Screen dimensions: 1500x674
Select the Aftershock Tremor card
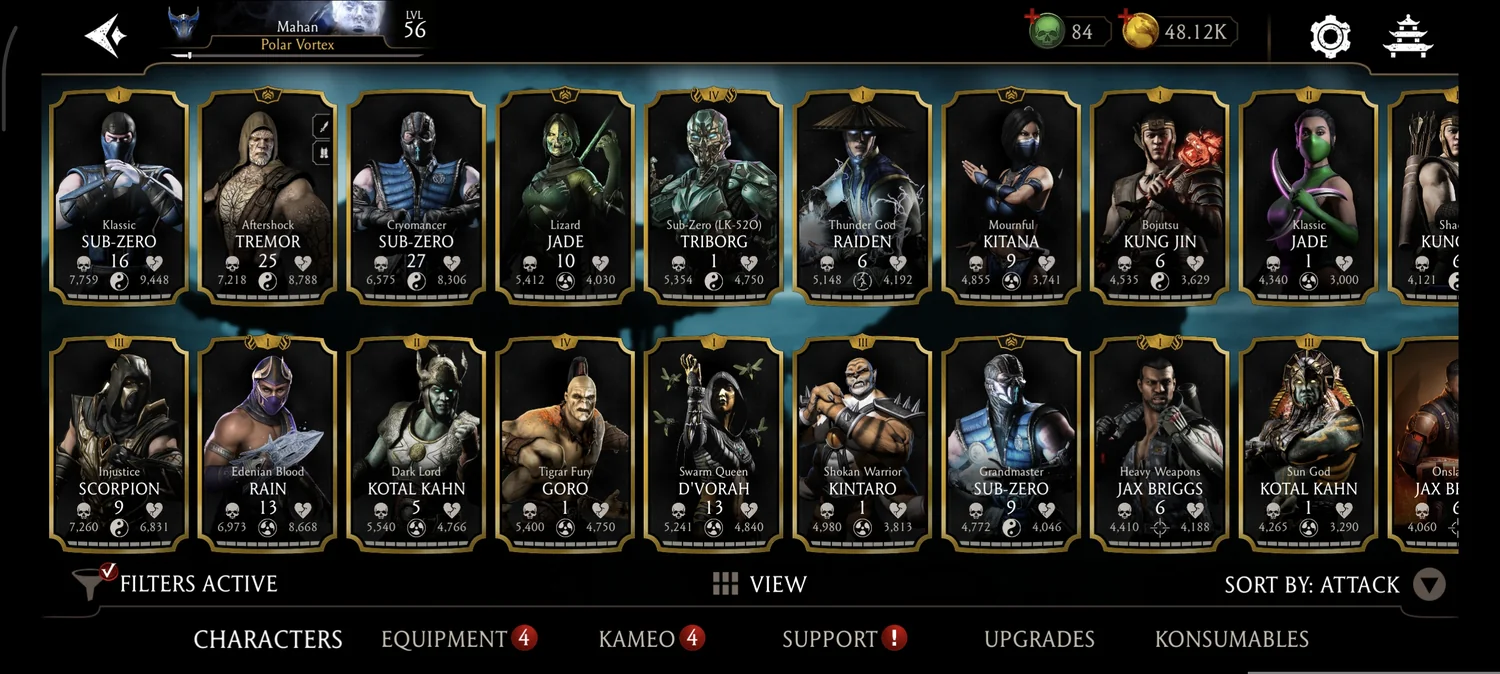267,195
